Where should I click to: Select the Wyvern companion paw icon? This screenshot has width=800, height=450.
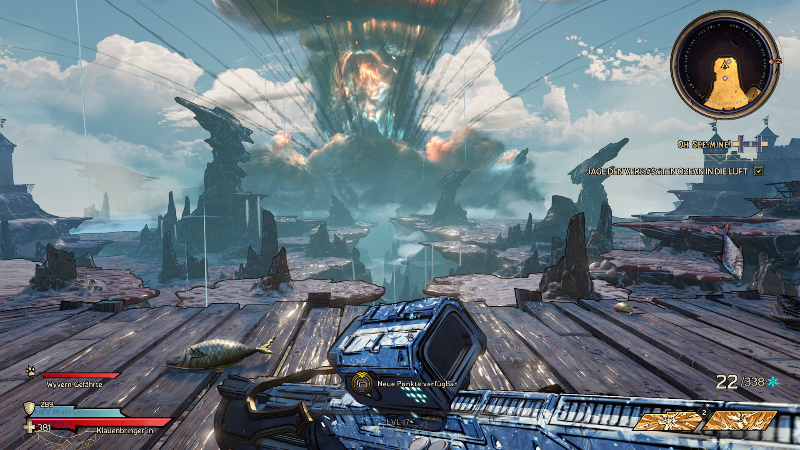coord(33,371)
